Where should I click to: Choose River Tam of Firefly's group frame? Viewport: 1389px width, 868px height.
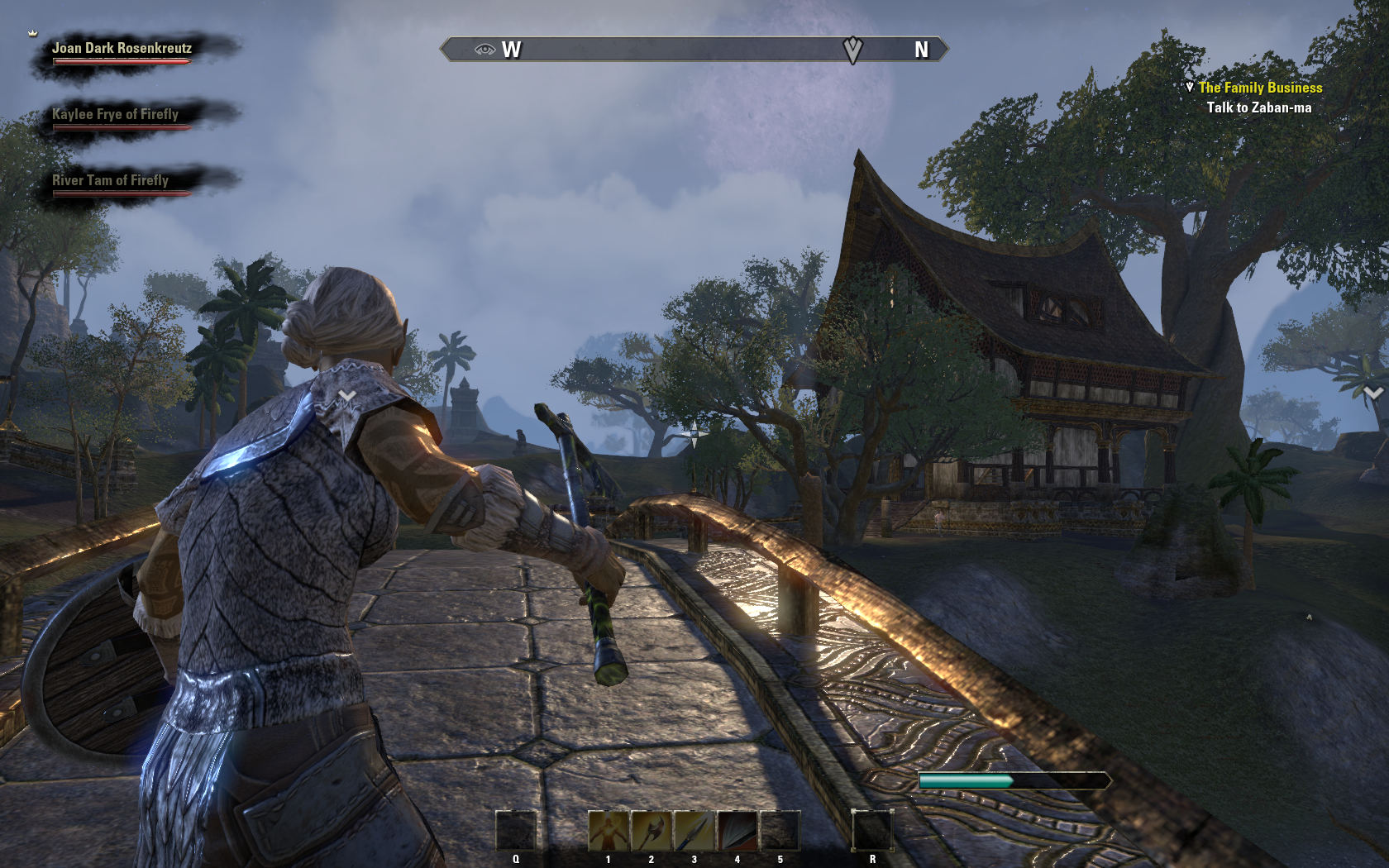[110, 181]
